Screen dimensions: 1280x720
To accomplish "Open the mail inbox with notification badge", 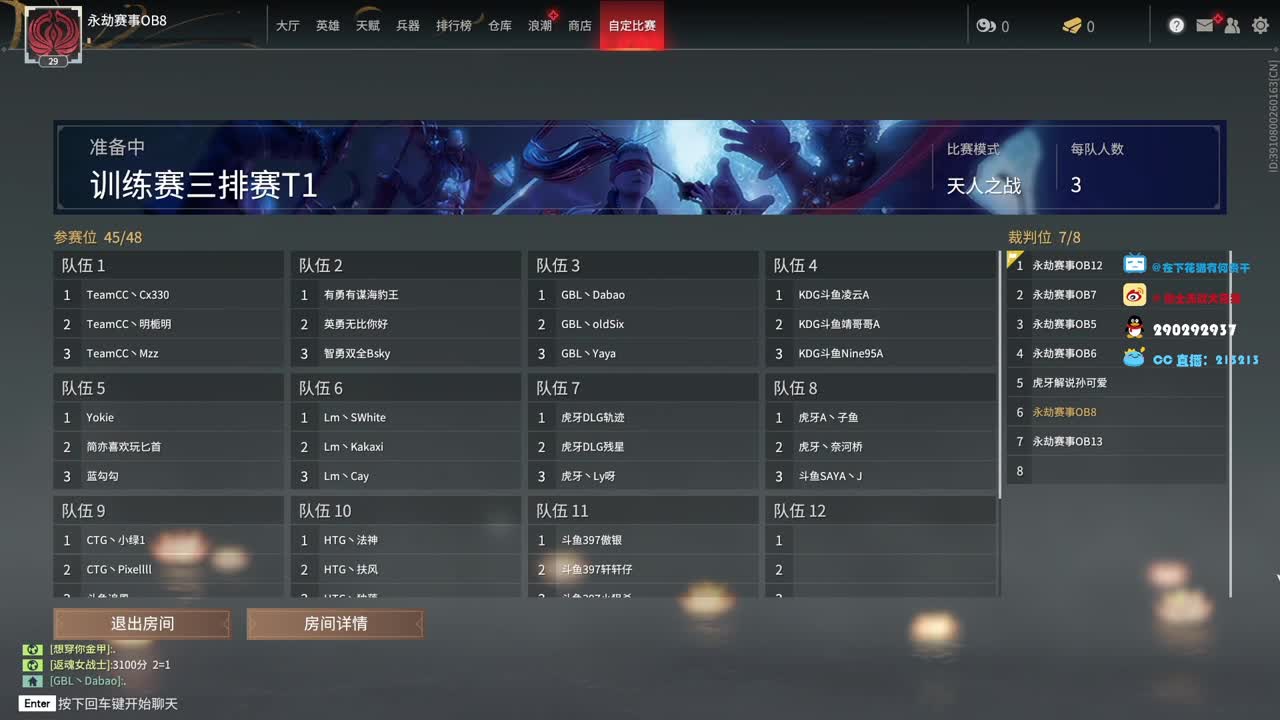I will 1204,25.
